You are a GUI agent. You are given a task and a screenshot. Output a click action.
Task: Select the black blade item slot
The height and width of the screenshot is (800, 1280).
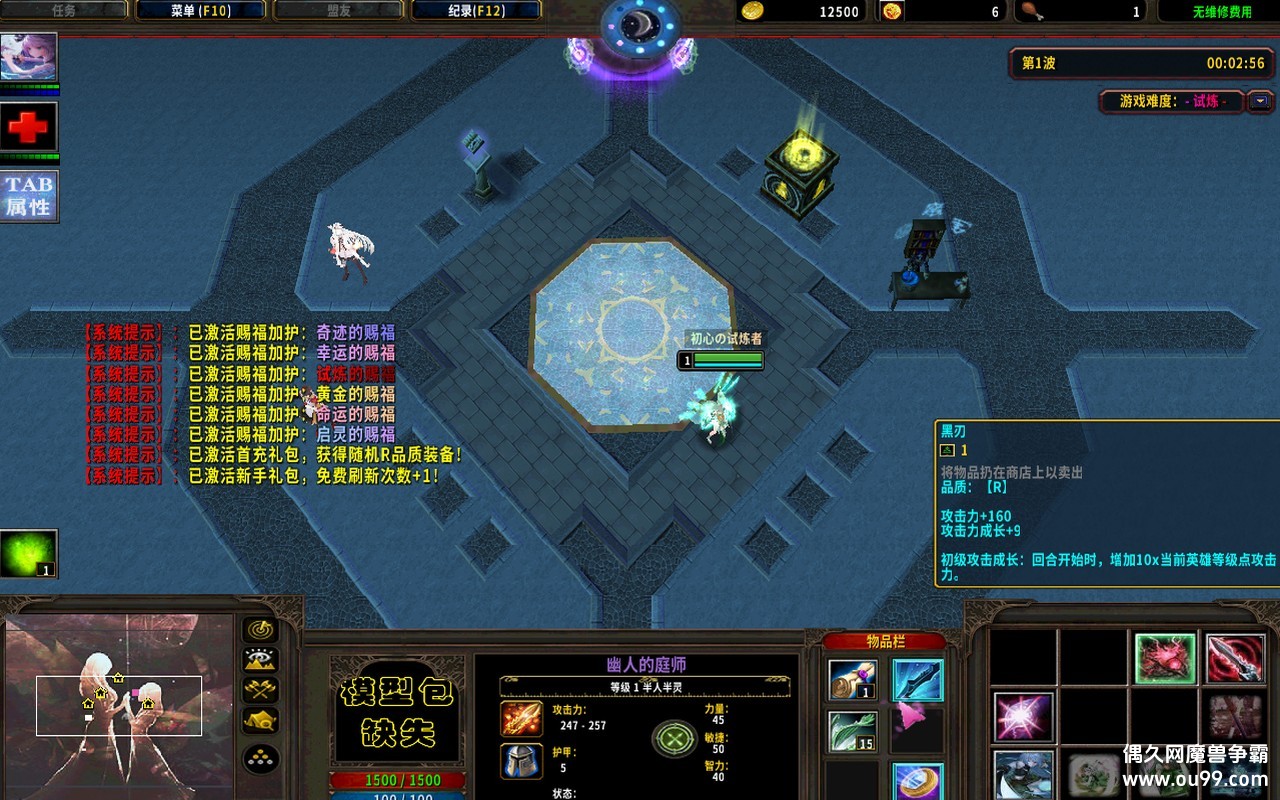[917, 680]
